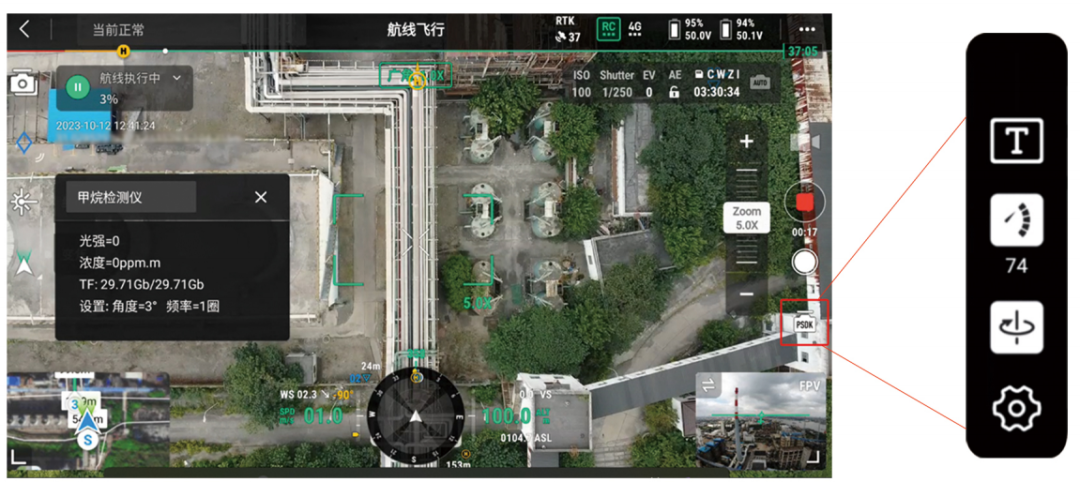Tap the back arrow in the top bar
1080x482 pixels.
[25, 29]
